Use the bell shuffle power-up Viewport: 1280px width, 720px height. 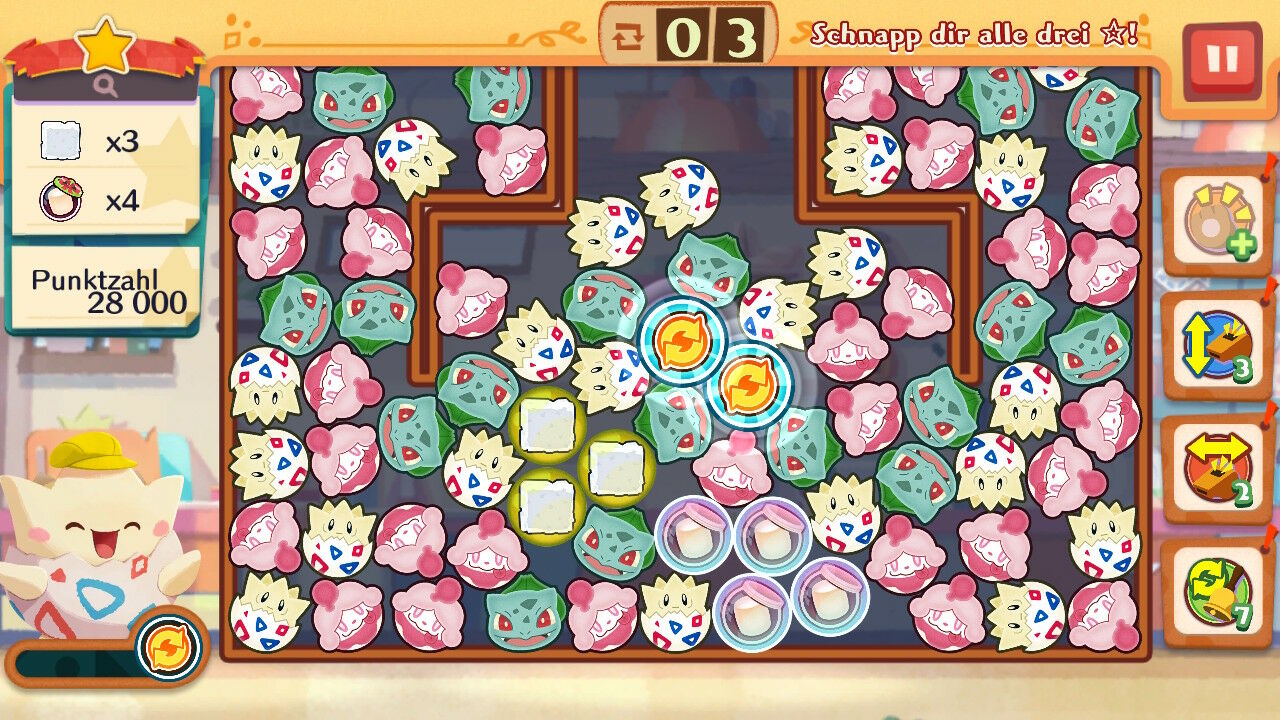(x=1217, y=592)
